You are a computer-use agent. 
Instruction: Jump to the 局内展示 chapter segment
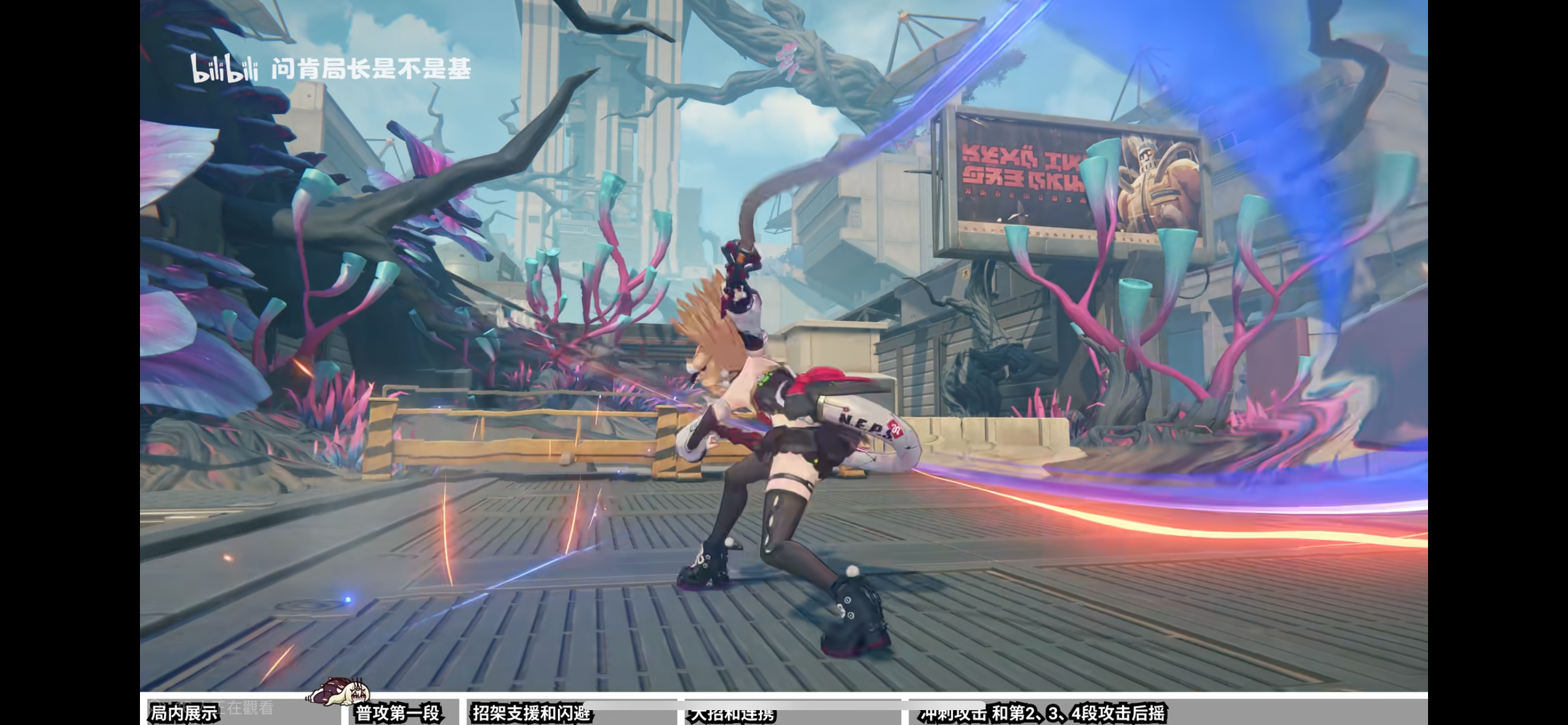[185, 713]
